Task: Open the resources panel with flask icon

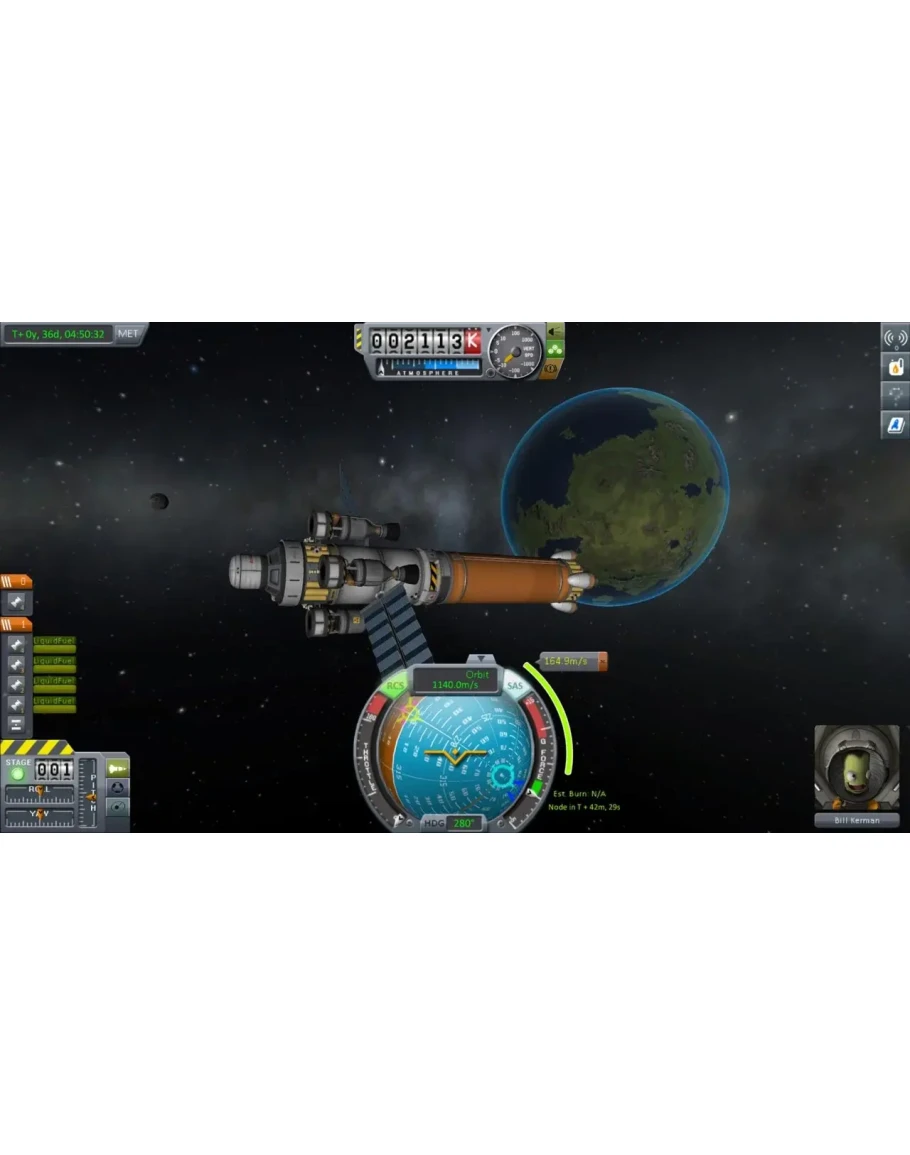Action: pos(894,366)
